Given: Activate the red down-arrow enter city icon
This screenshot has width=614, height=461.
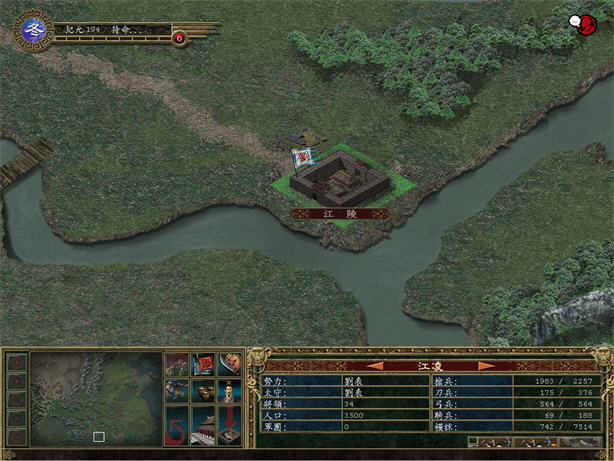Looking at the screenshot, I should 229,424.
